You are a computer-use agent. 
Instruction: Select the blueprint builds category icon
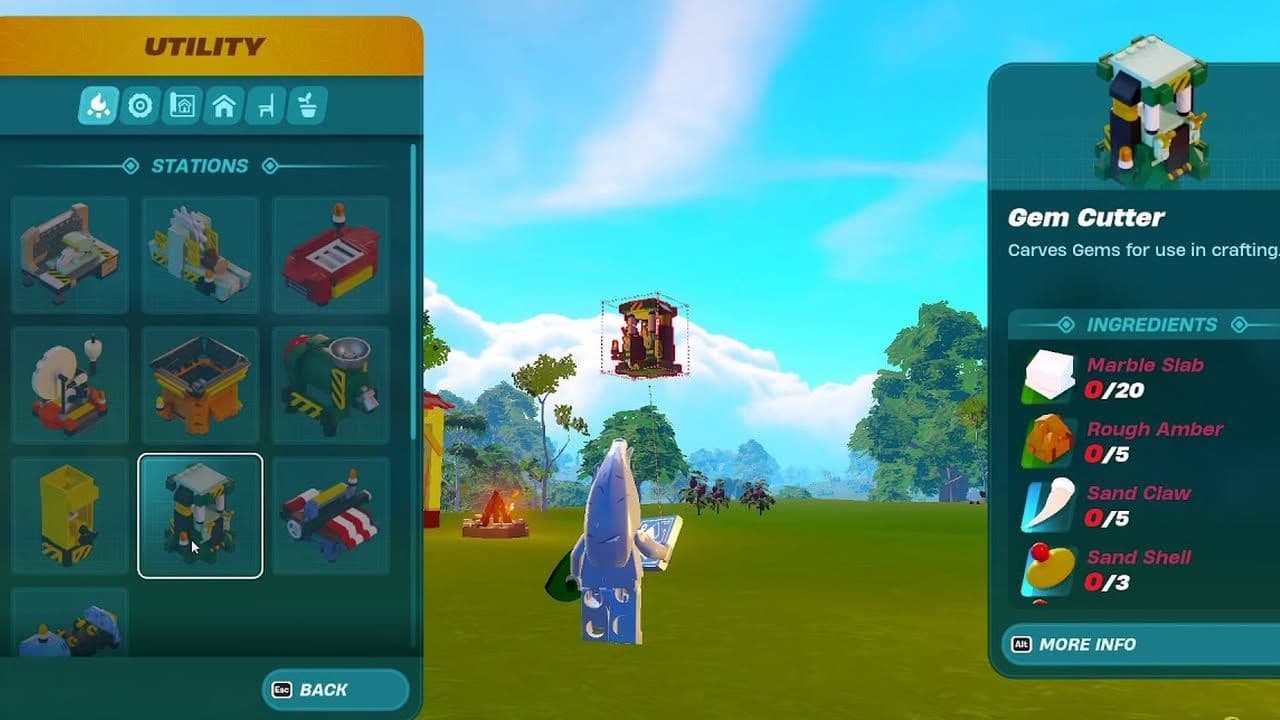pyautogui.click(x=182, y=103)
